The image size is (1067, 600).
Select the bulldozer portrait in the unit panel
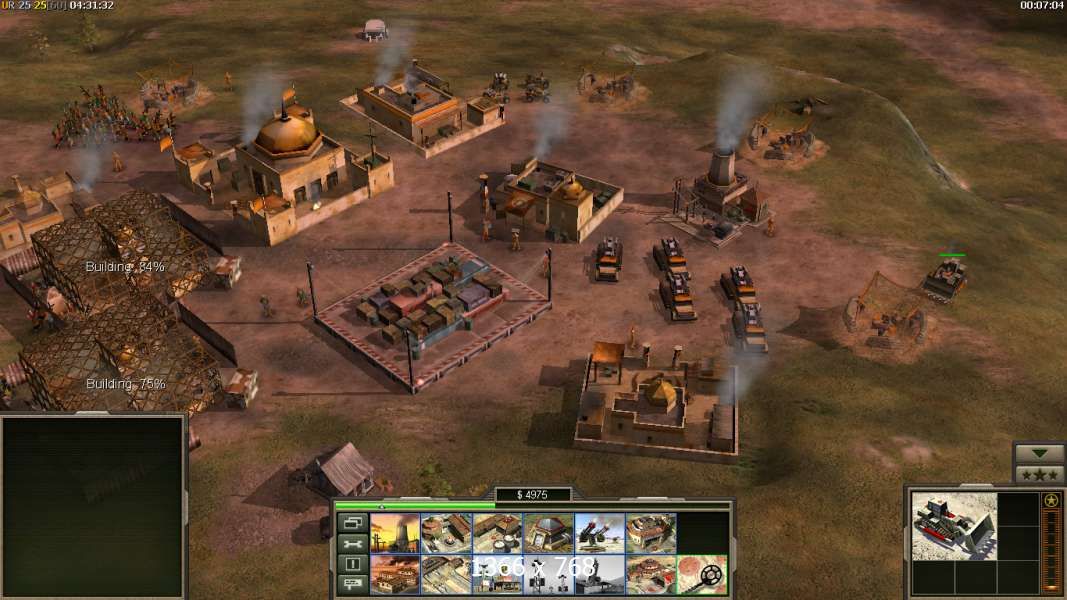[x=954, y=526]
